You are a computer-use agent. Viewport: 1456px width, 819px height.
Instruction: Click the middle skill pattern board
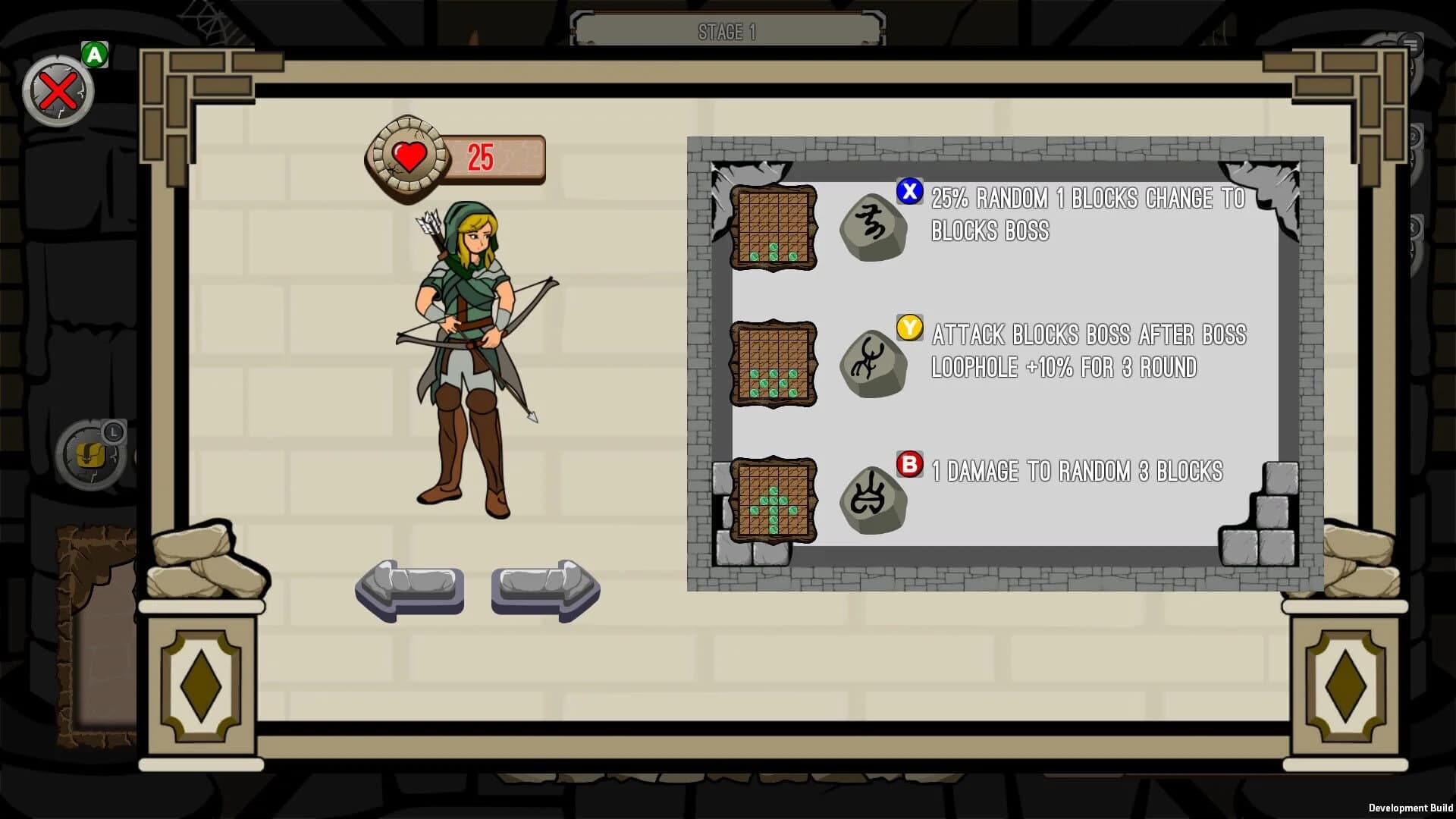pyautogui.click(x=772, y=364)
